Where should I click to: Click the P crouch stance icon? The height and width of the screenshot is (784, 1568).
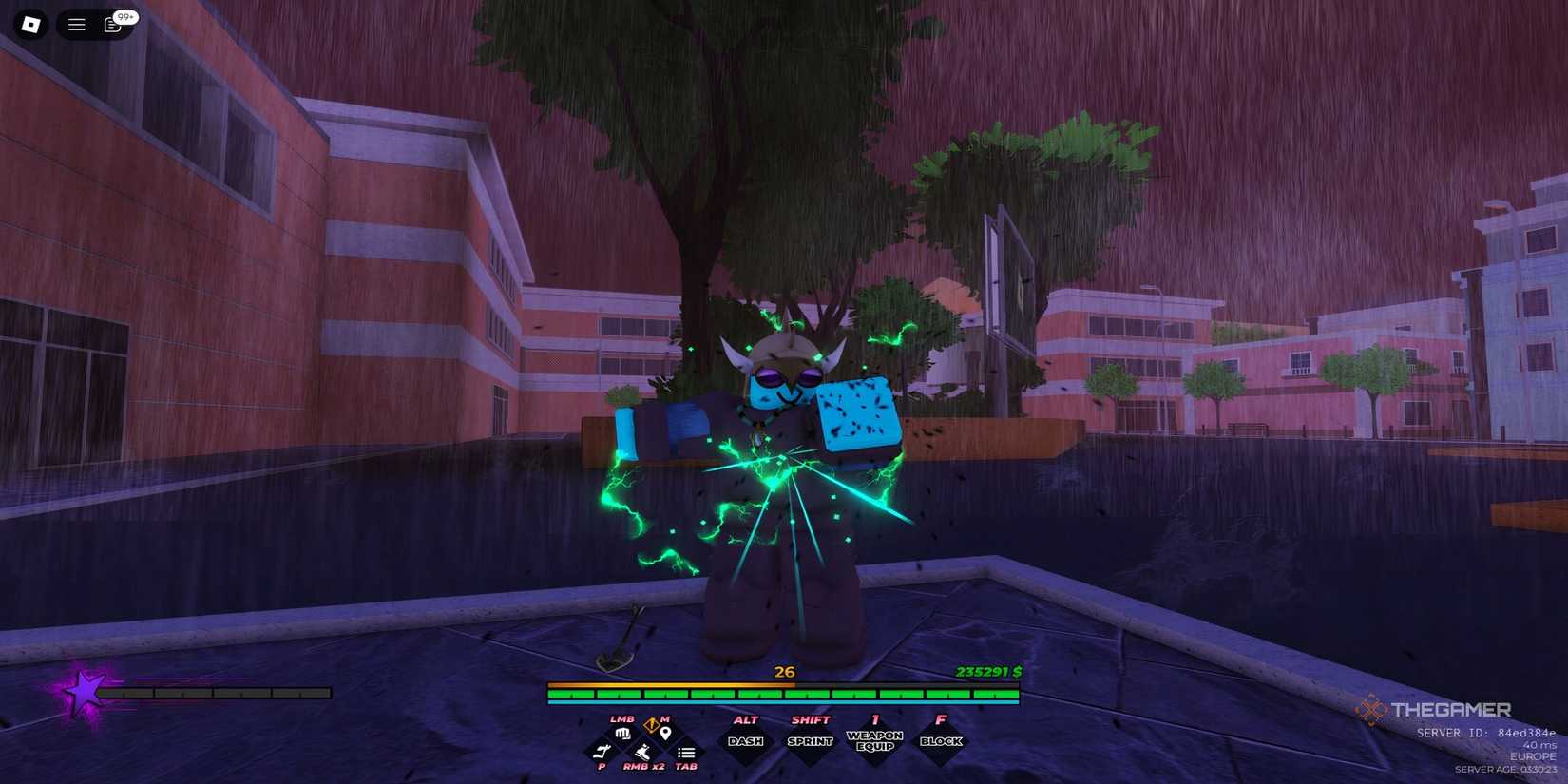click(x=602, y=752)
